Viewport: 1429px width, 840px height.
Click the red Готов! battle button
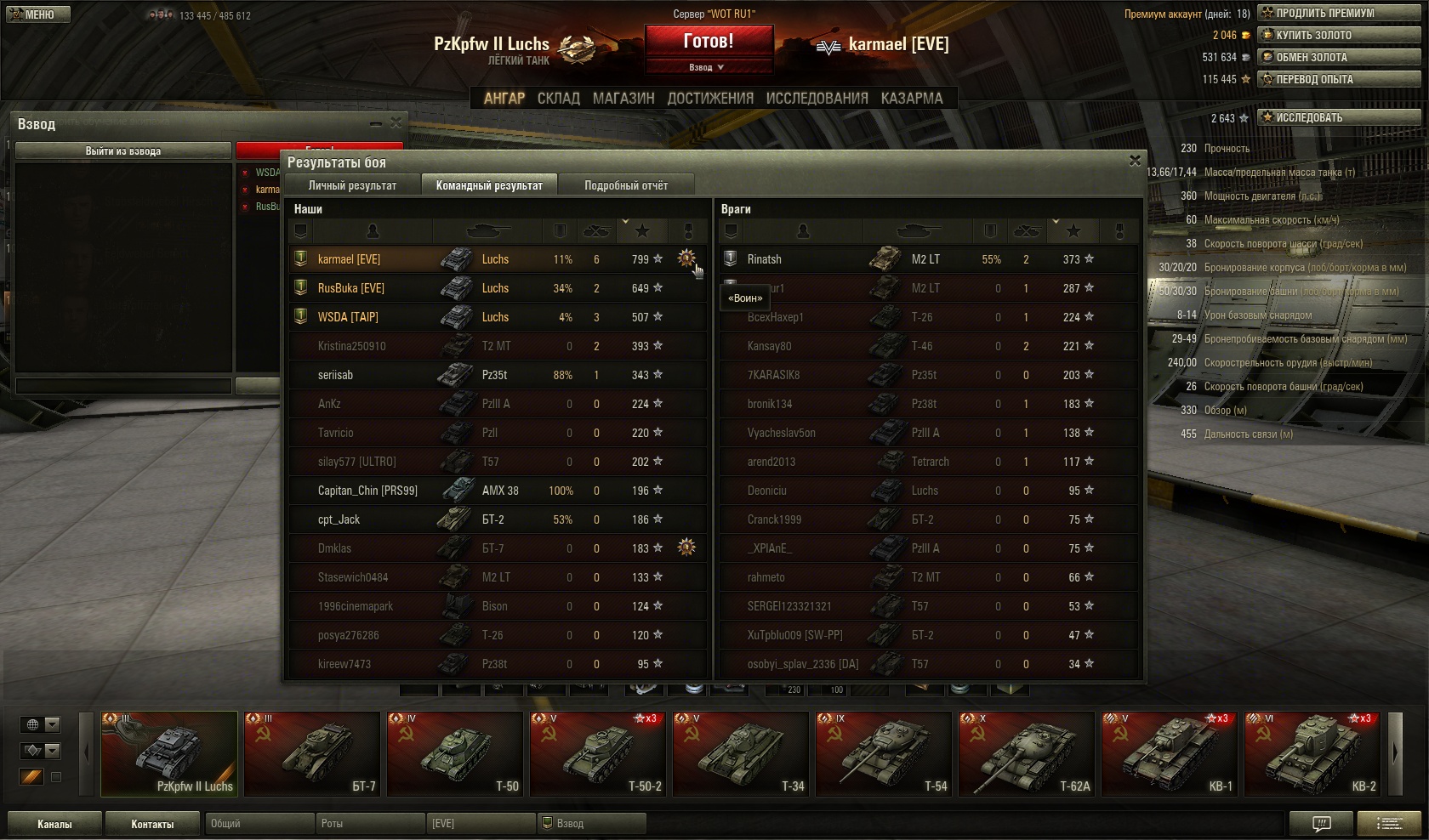(x=708, y=41)
